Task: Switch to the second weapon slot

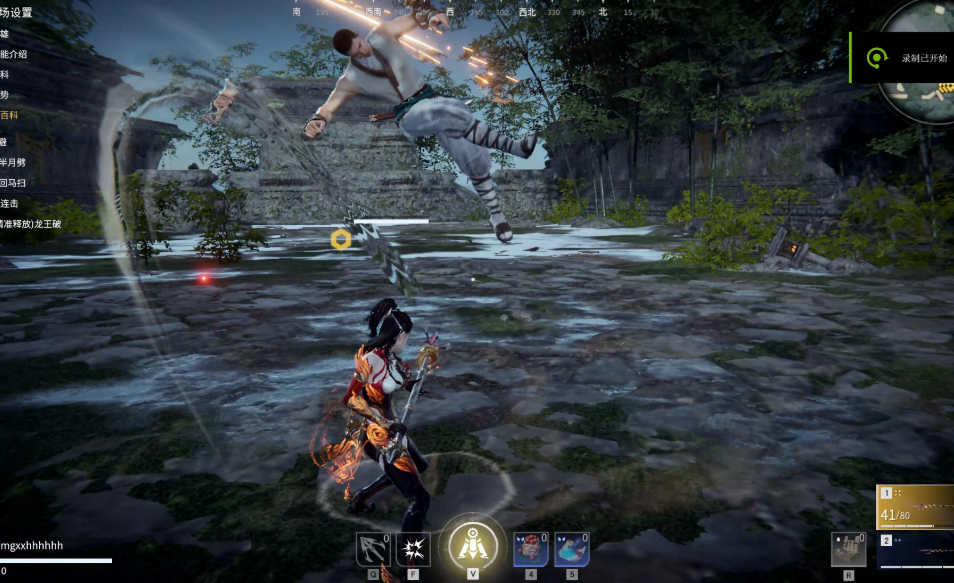Action: [x=915, y=550]
